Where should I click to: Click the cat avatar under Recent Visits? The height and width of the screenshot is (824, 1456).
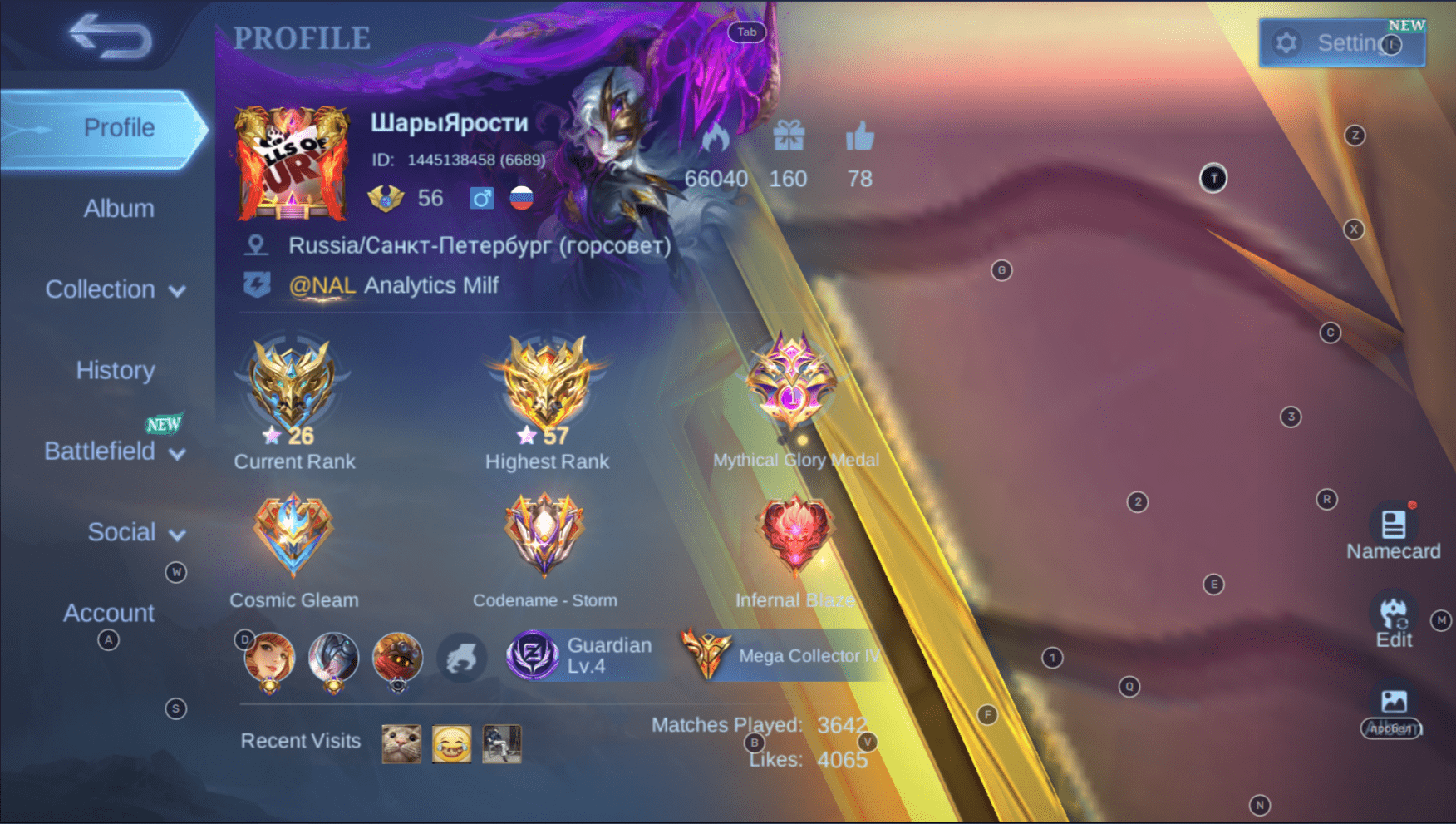pyautogui.click(x=400, y=743)
